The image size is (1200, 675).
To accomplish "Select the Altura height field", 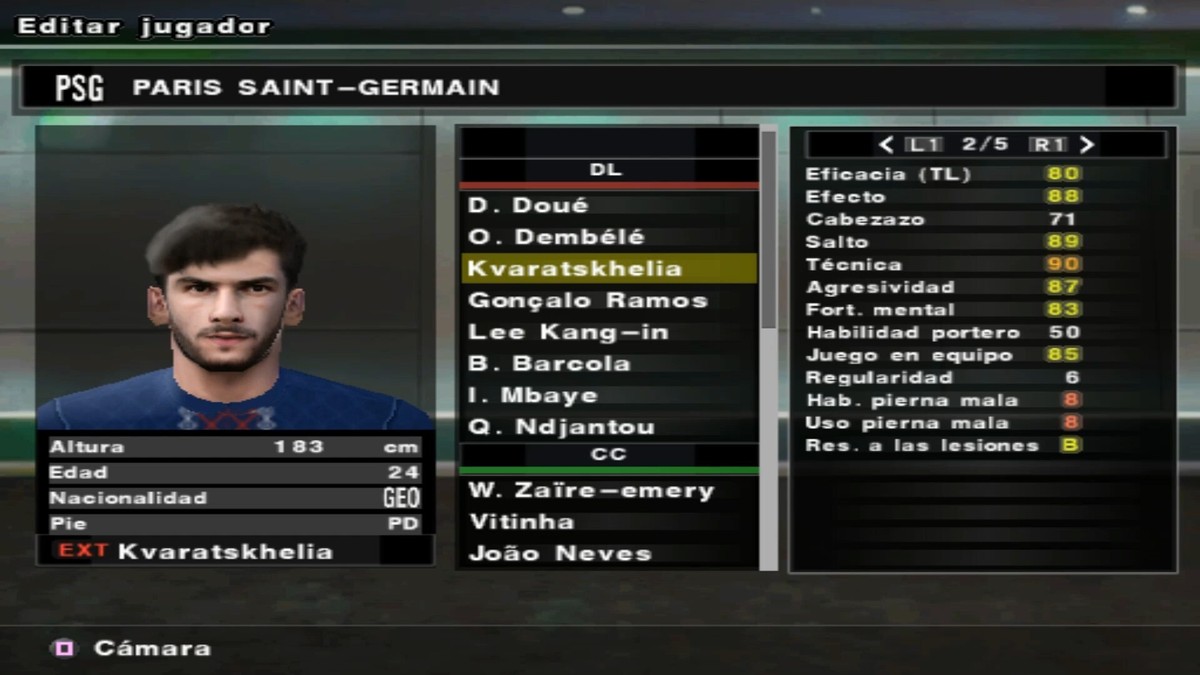I will [235, 447].
